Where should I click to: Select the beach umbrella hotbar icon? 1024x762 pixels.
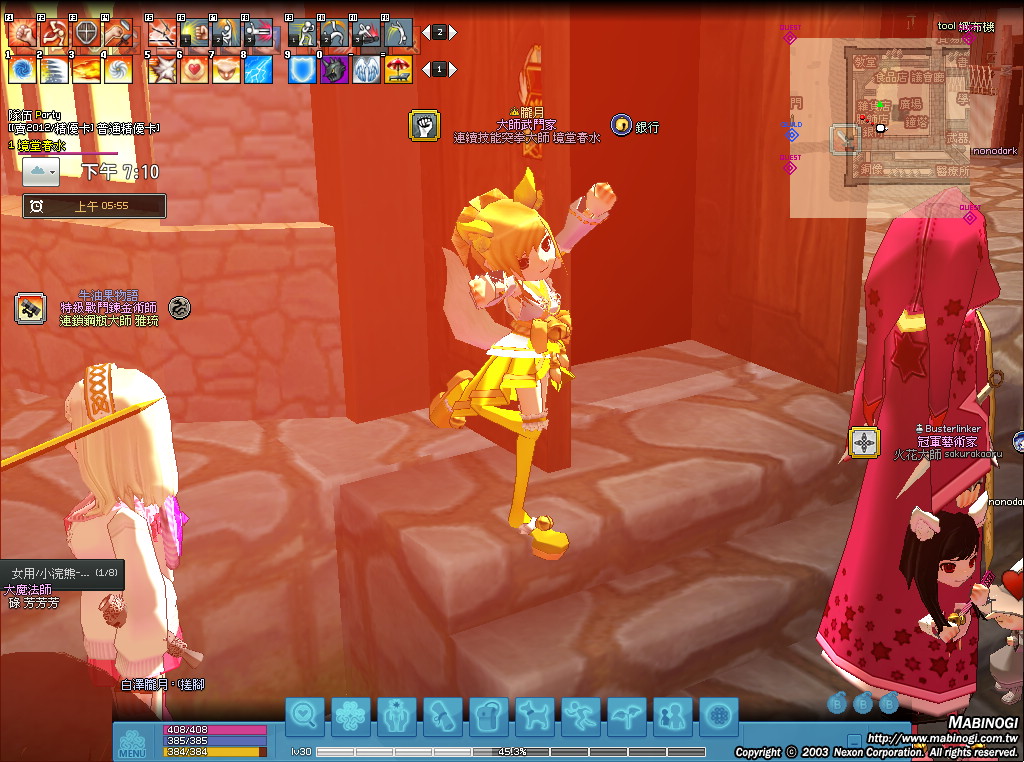point(399,70)
